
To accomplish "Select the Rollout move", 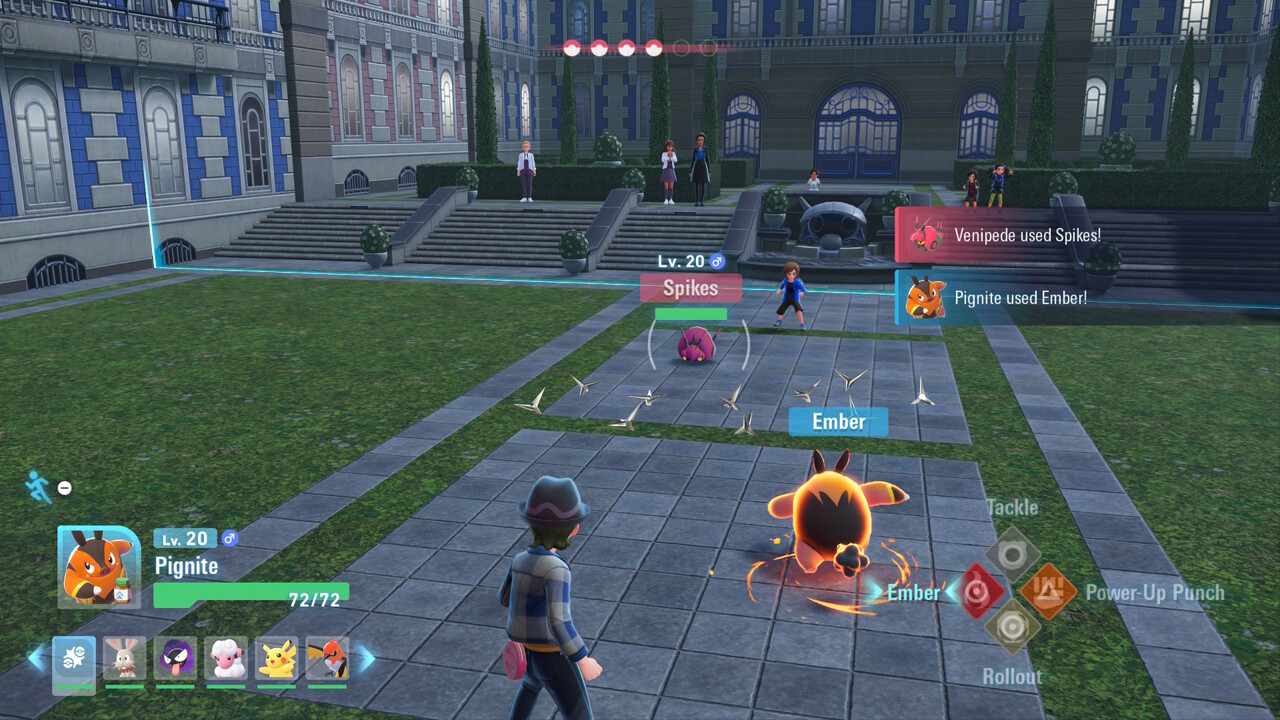I will click(x=1012, y=628).
